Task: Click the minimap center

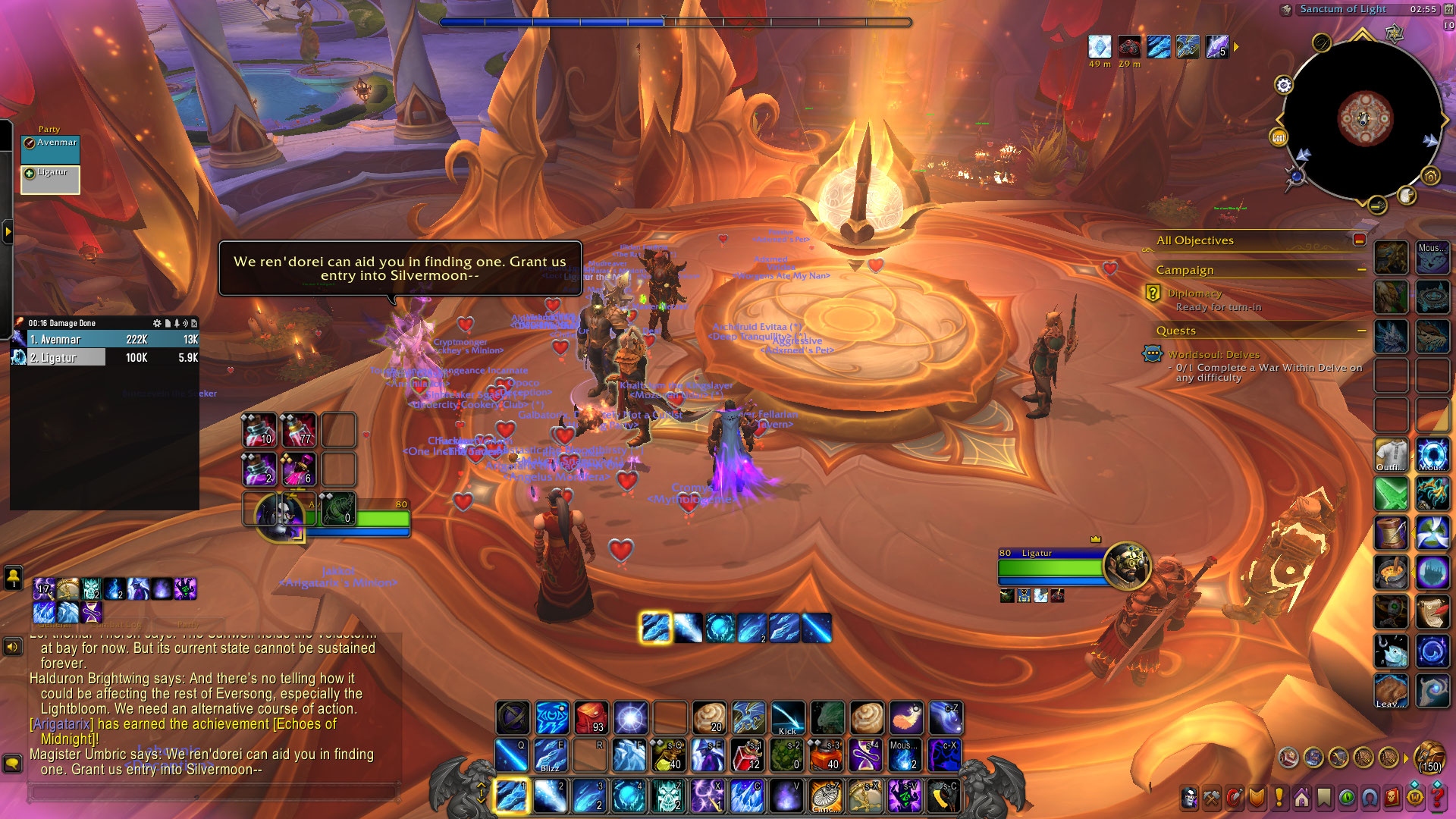Action: coord(1364,119)
